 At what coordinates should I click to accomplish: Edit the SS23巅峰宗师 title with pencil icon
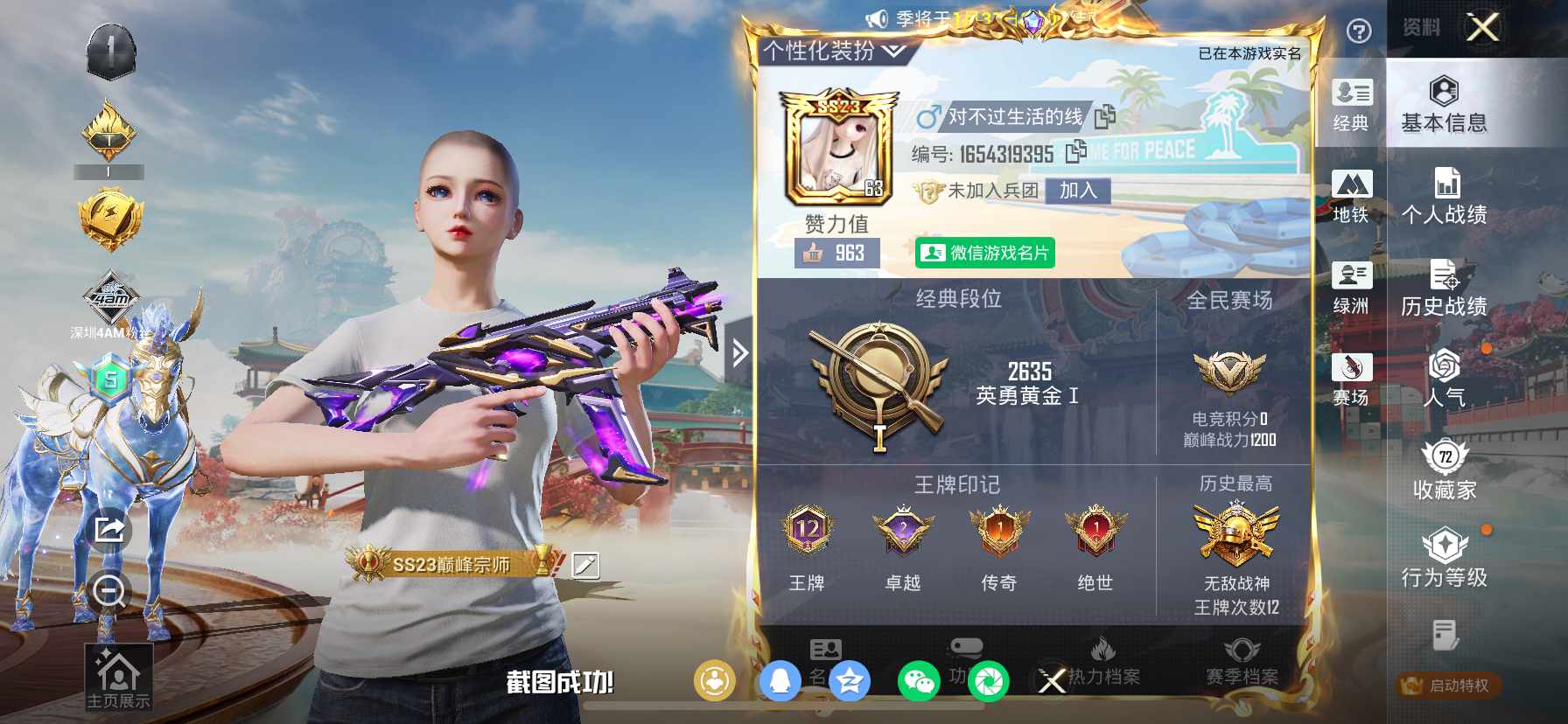click(x=585, y=565)
